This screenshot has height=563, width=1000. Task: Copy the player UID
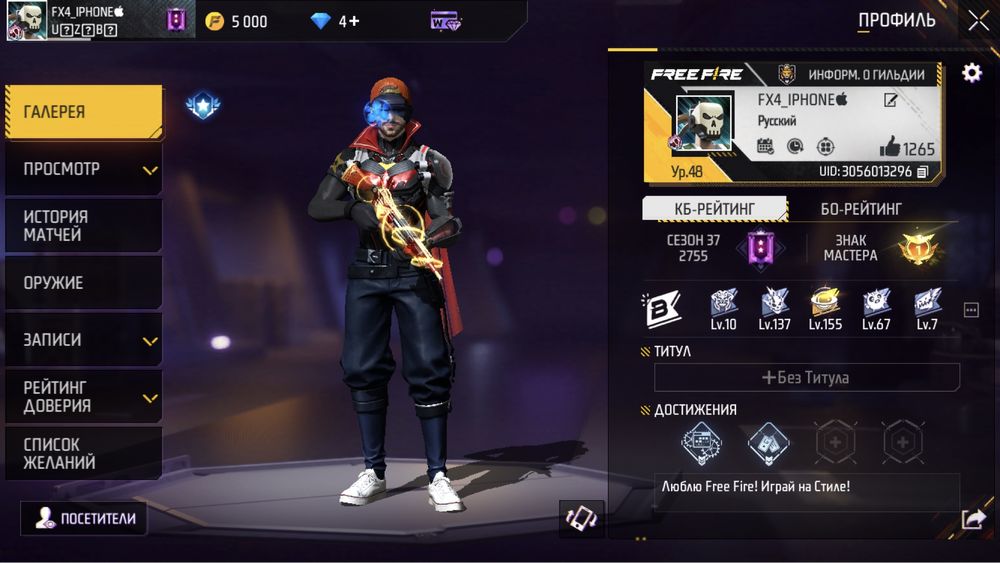click(922, 172)
